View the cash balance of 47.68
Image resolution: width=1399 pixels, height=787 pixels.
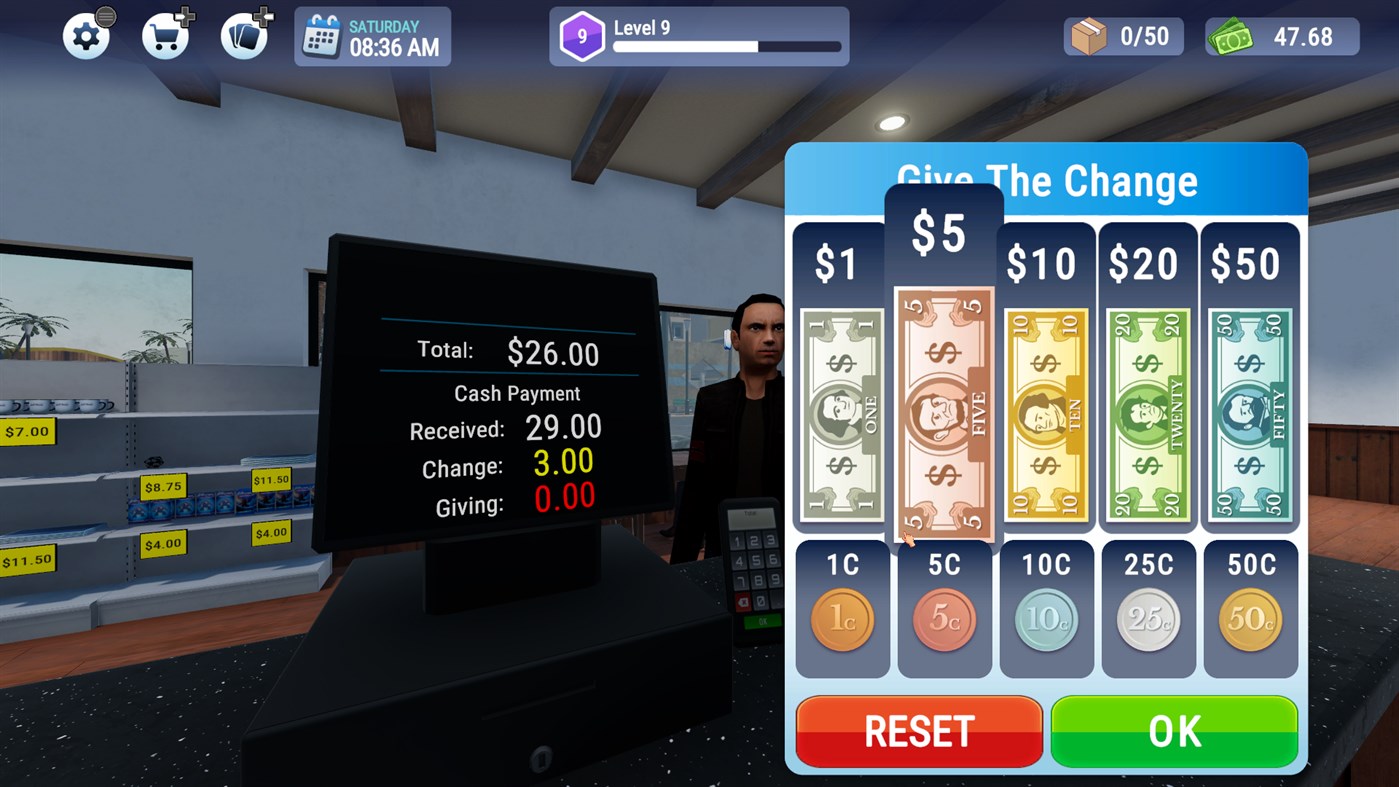pyautogui.click(x=1281, y=35)
